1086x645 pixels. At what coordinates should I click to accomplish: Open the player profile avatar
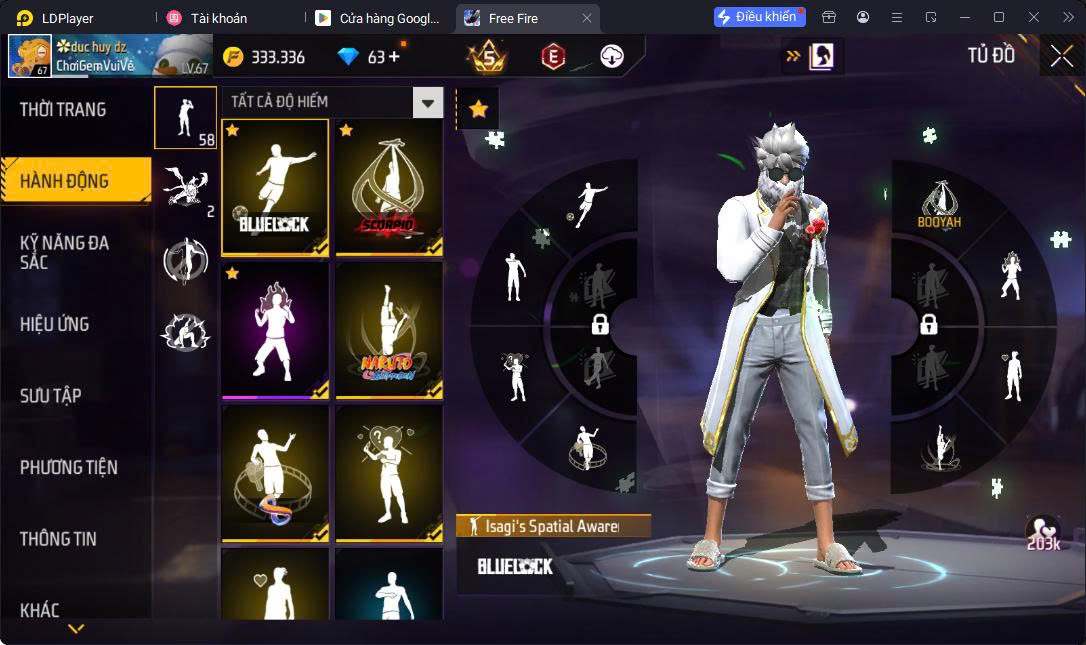[30, 56]
